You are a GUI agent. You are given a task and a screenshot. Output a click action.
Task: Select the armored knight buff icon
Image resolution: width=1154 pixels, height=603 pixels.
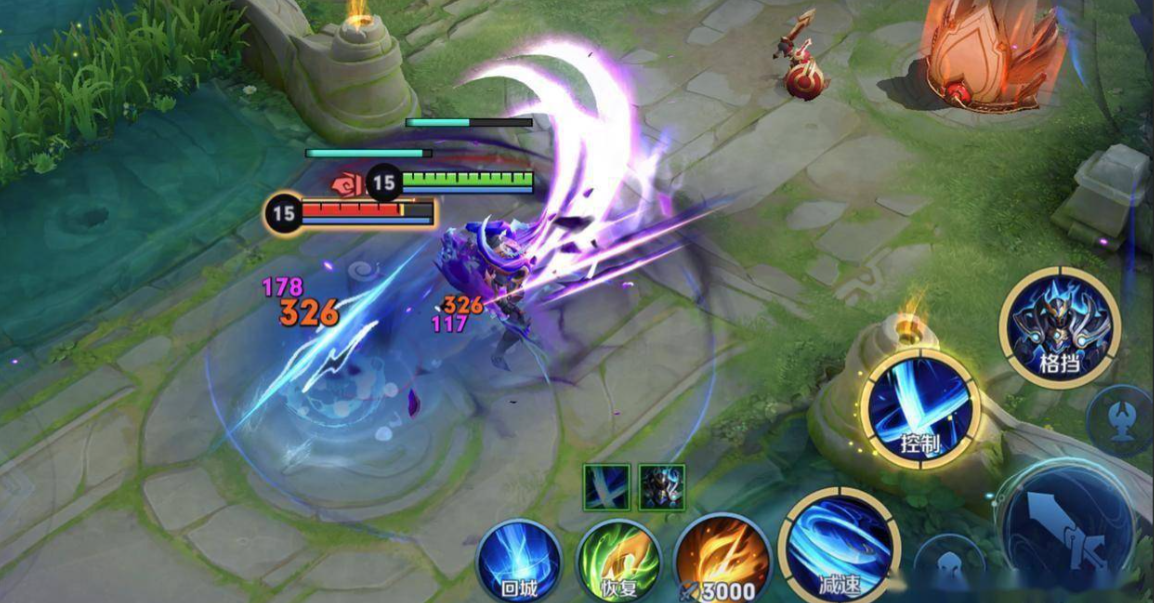pyautogui.click(x=661, y=487)
